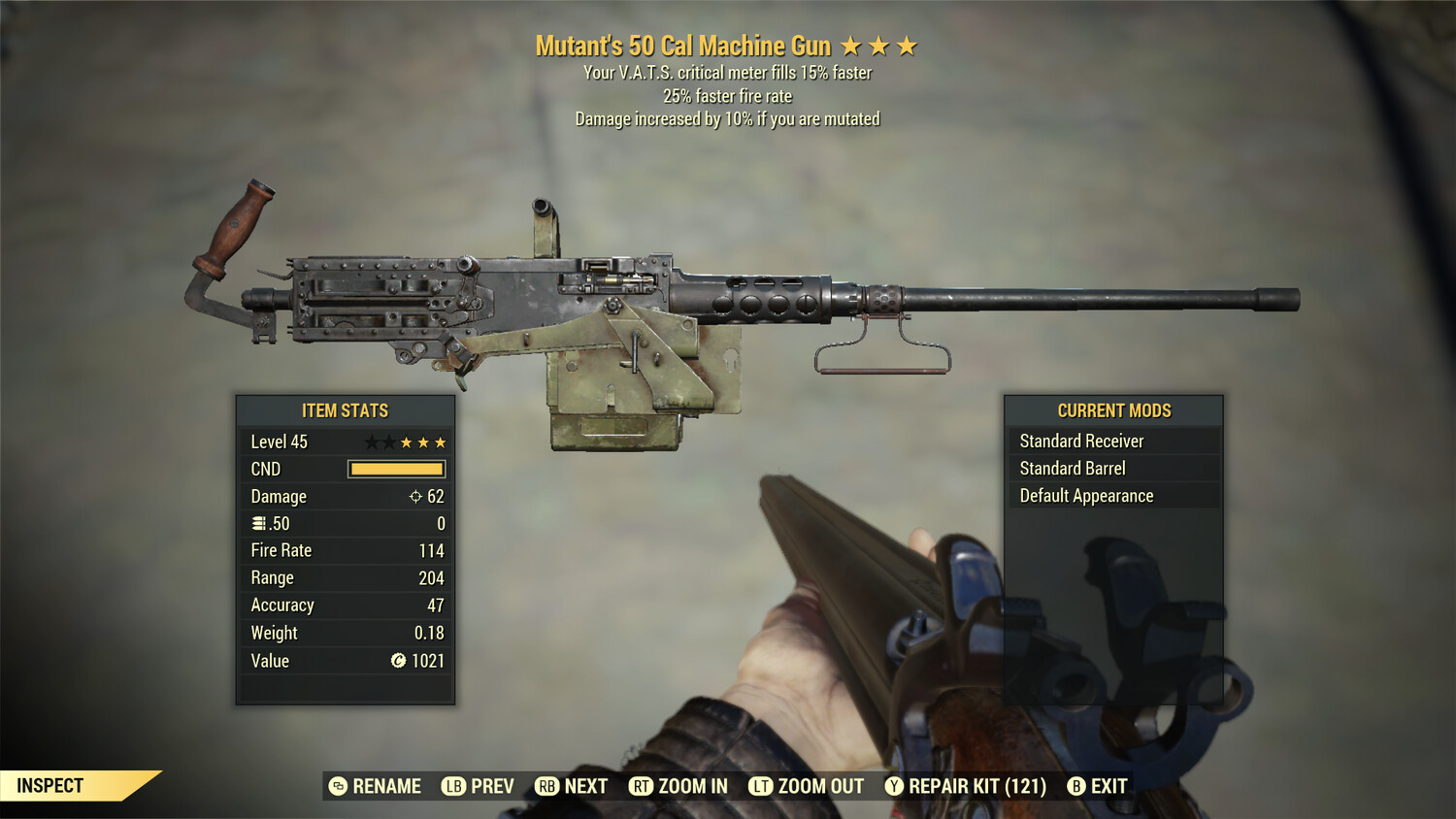Click the CND condition bar

(x=396, y=469)
